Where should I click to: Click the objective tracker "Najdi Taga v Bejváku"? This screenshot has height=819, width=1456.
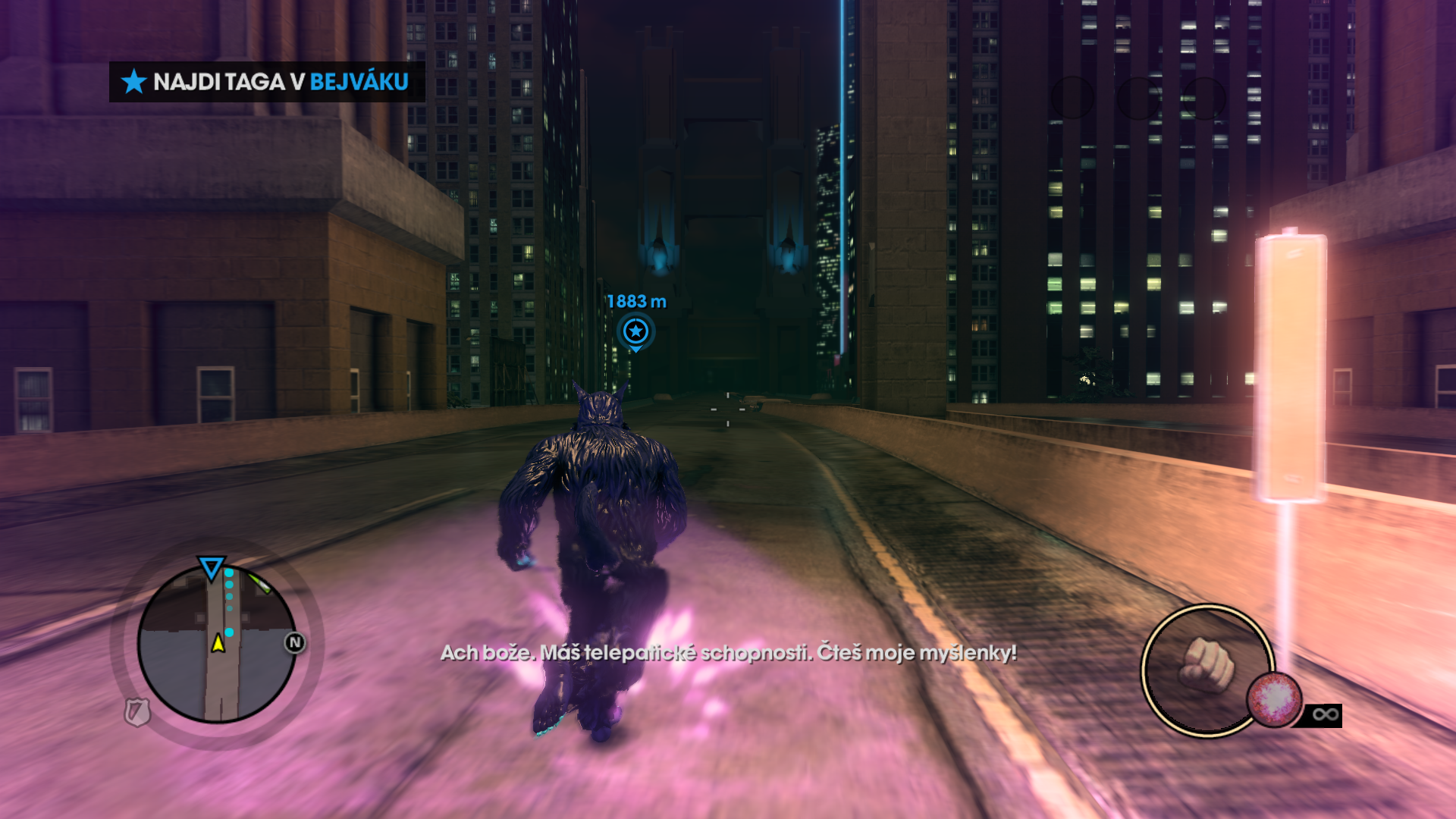tap(267, 82)
